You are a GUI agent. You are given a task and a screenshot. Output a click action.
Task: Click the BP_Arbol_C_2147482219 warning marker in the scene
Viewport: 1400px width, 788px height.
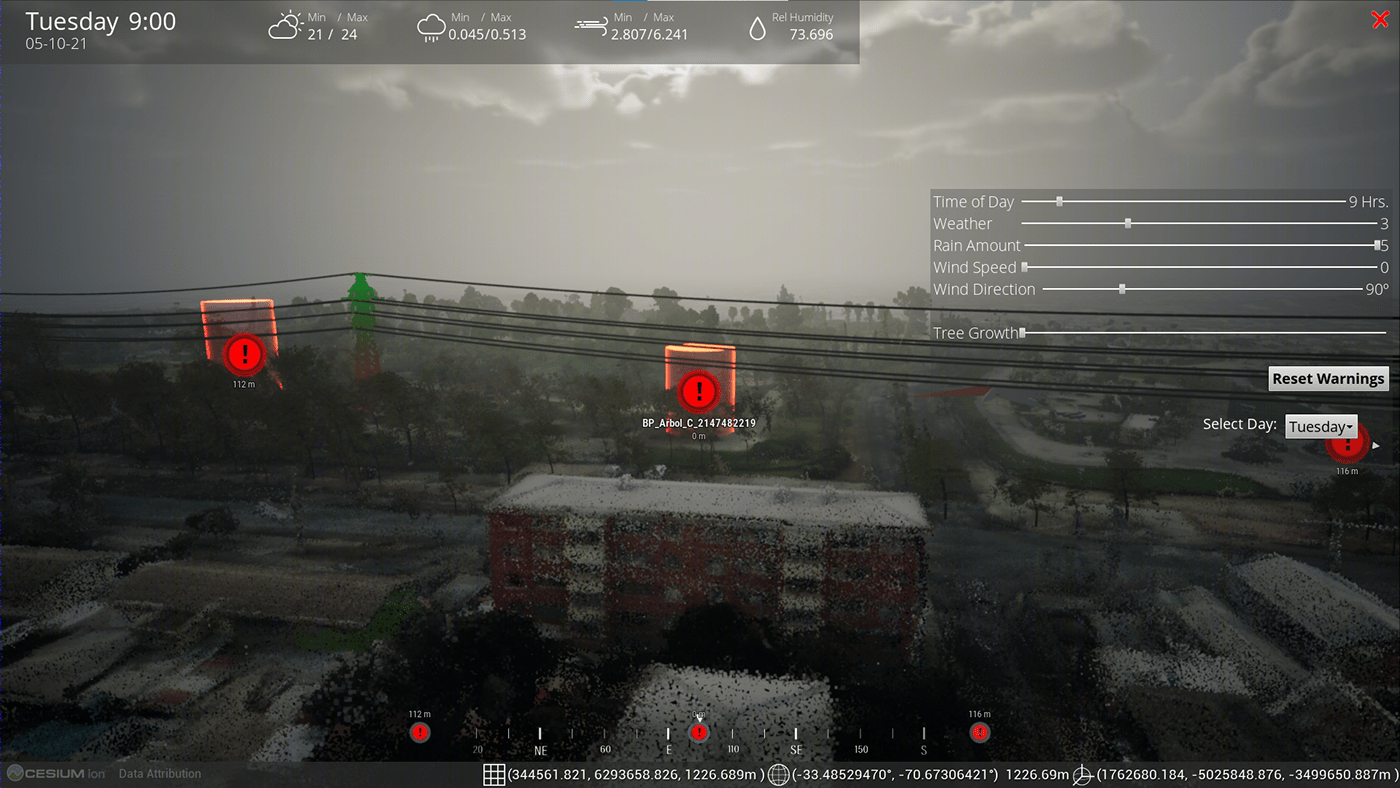[x=698, y=392]
